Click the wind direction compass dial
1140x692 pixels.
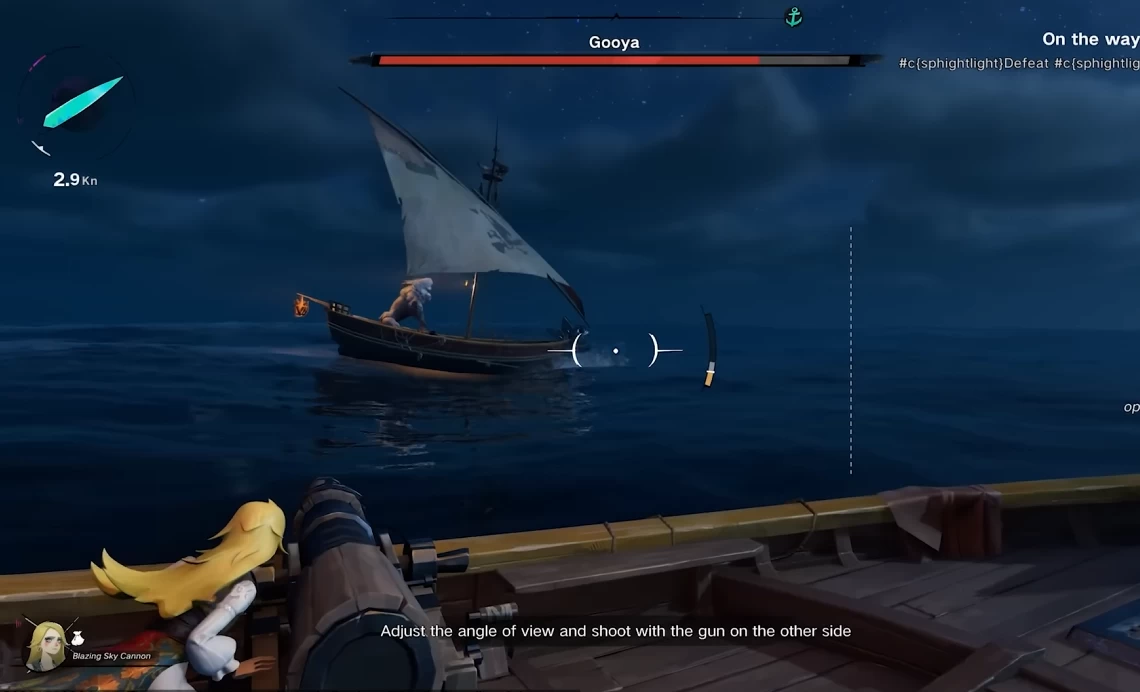pos(76,107)
